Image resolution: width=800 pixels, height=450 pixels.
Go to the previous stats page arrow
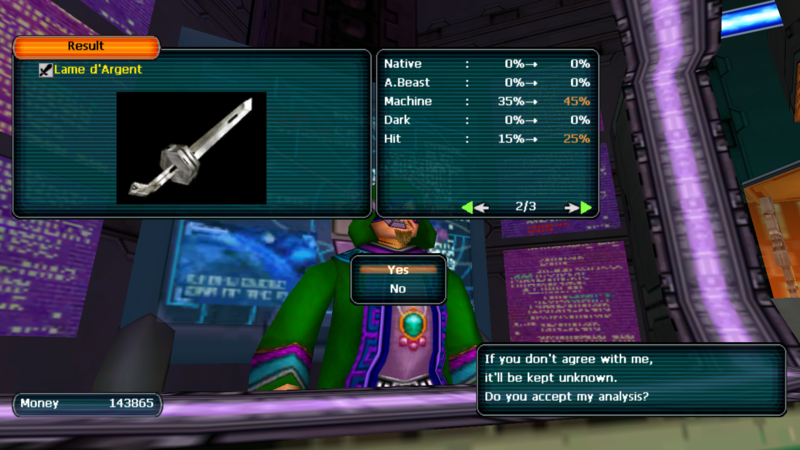click(x=474, y=207)
